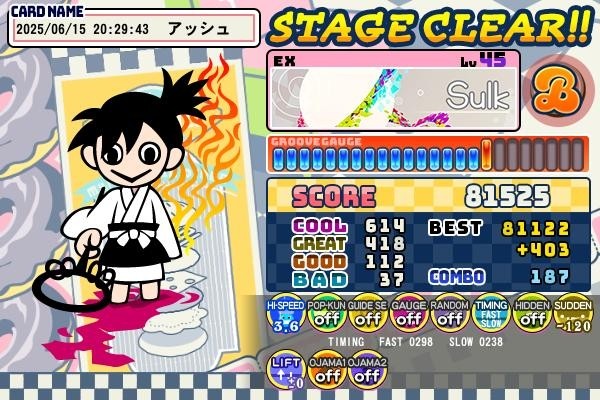This screenshot has height=400, width=600.
Task: Select the card name box
Action: point(134,28)
